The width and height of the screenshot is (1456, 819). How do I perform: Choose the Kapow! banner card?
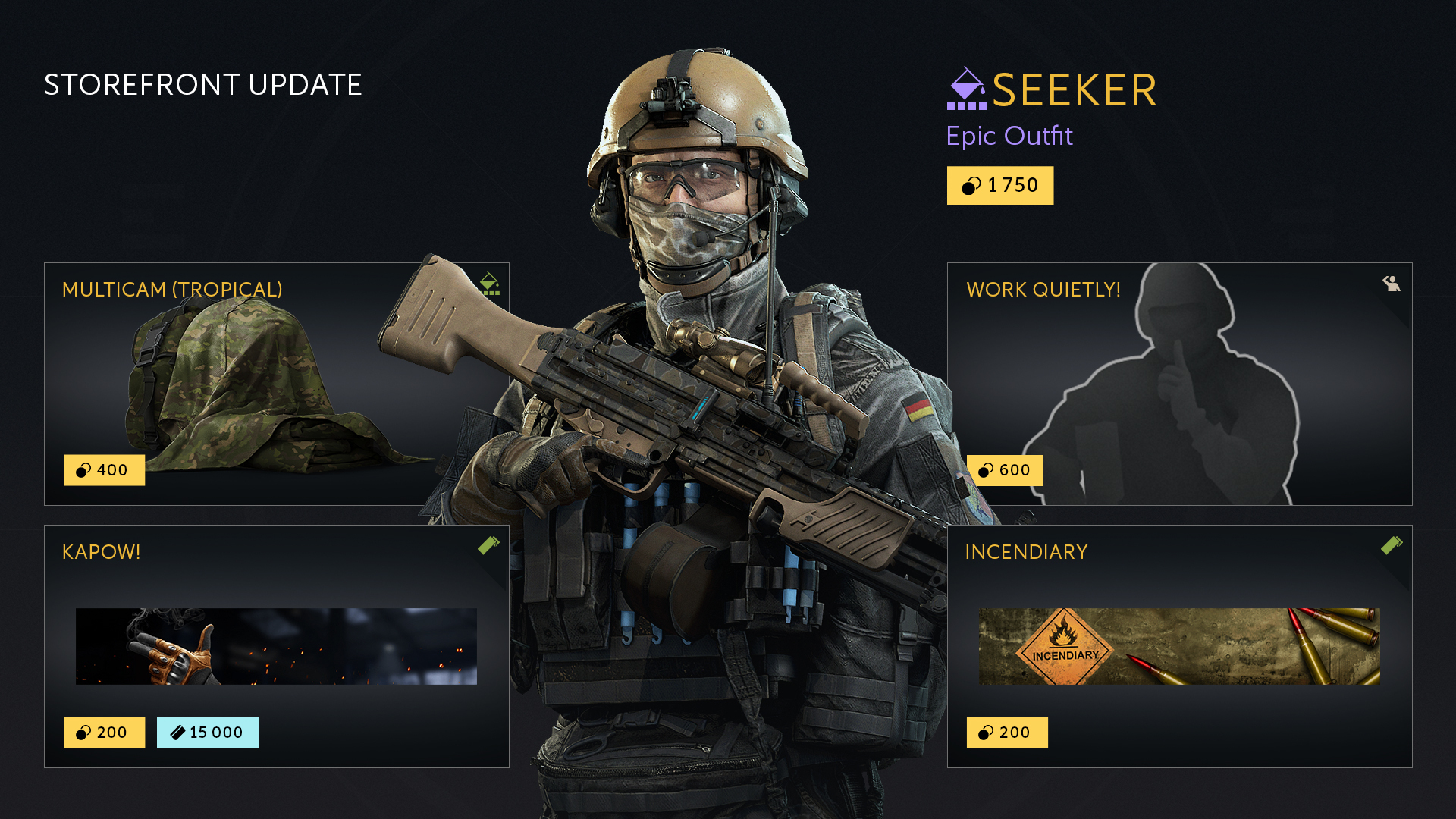click(276, 646)
